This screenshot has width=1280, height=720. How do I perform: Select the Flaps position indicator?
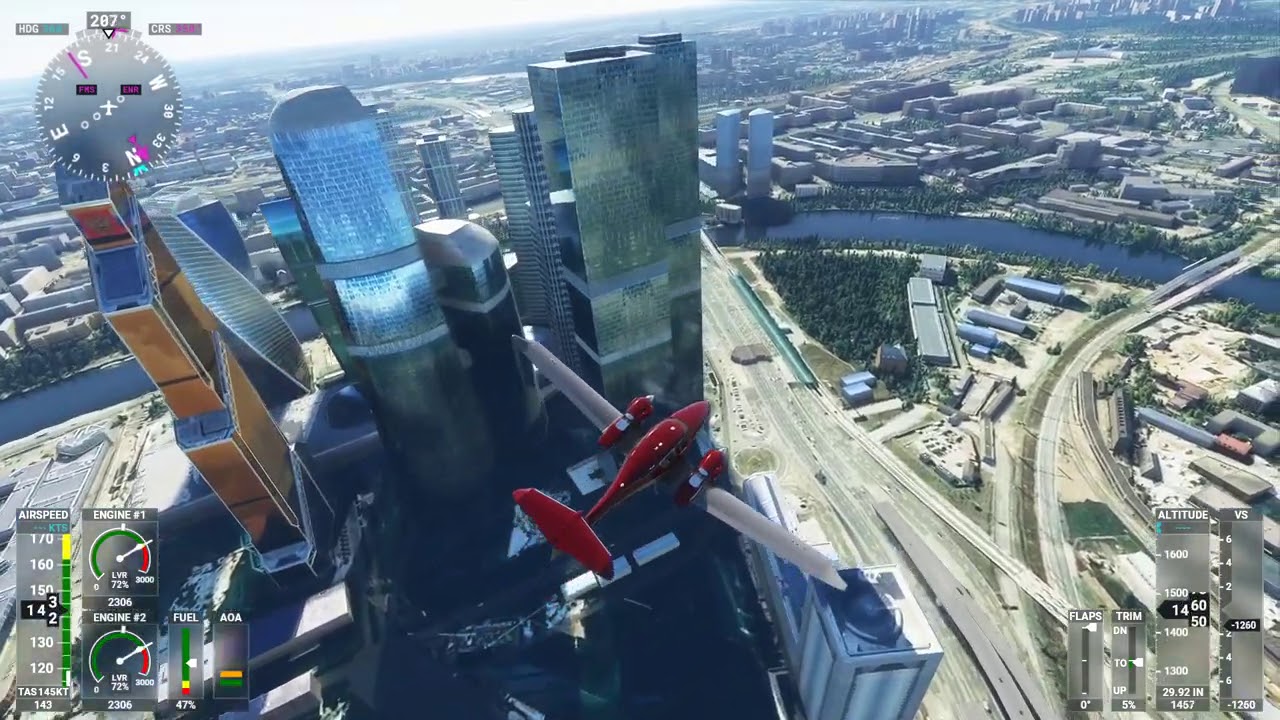coord(1085,660)
